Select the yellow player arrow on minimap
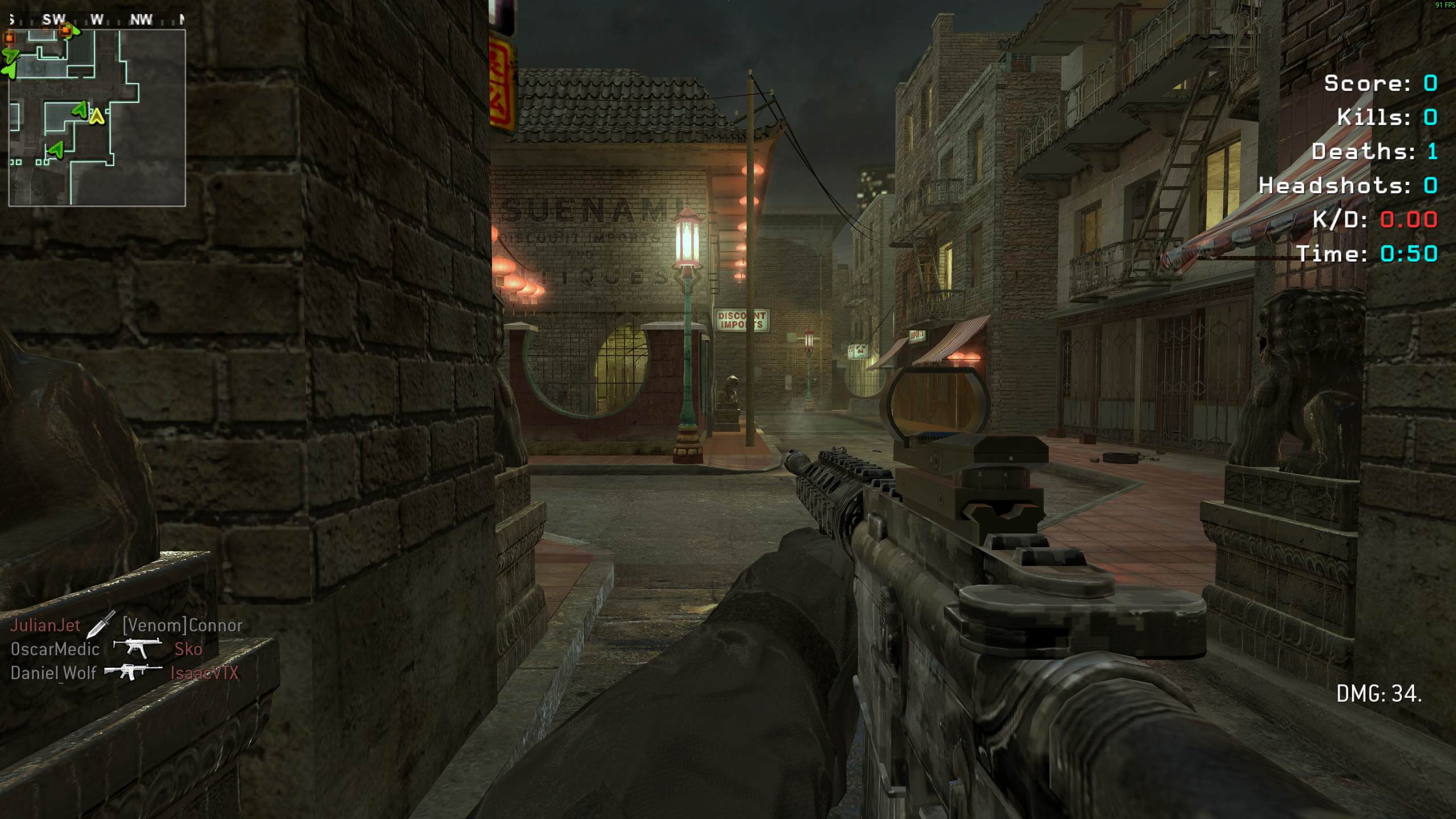1456x819 pixels. point(97,117)
